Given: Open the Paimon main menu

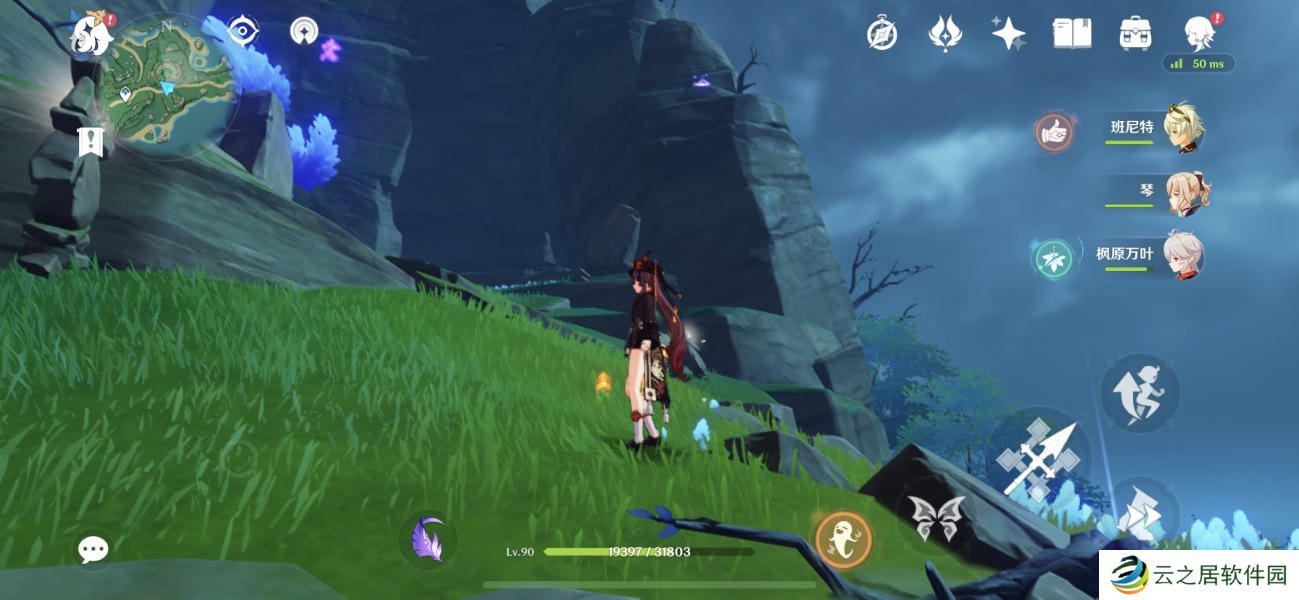Looking at the screenshot, I should [x=92, y=33].
